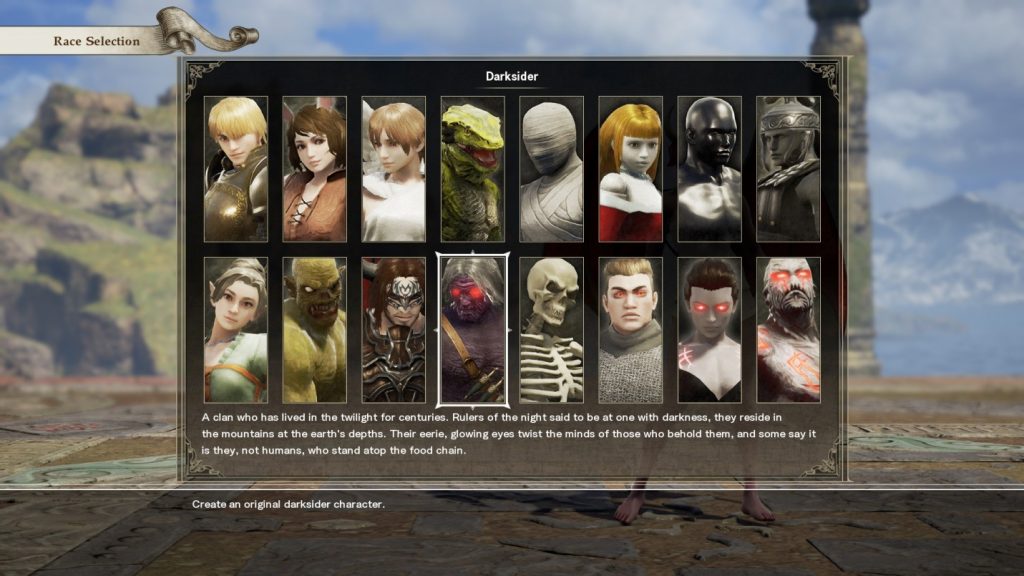Choose the green tusked orc portrait
Viewport: 1024px width, 576px height.
pos(314,329)
